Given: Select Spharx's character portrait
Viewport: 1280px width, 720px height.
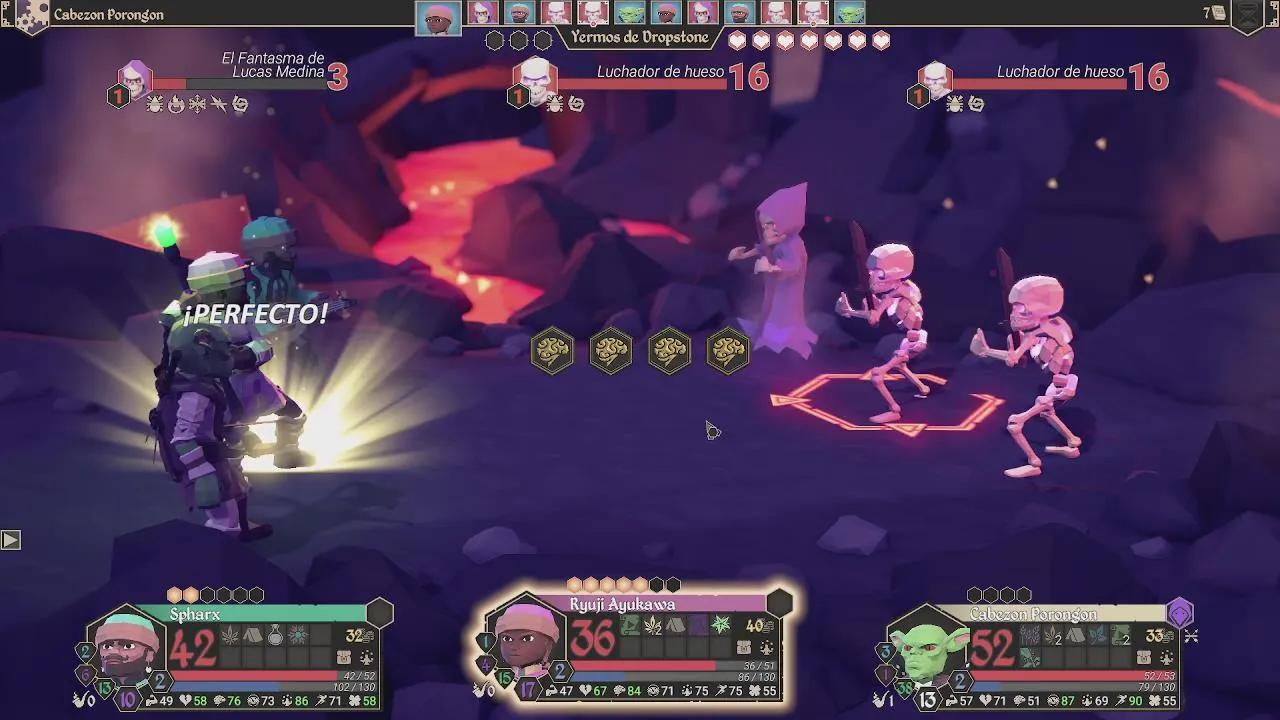Looking at the screenshot, I should pos(127,646).
